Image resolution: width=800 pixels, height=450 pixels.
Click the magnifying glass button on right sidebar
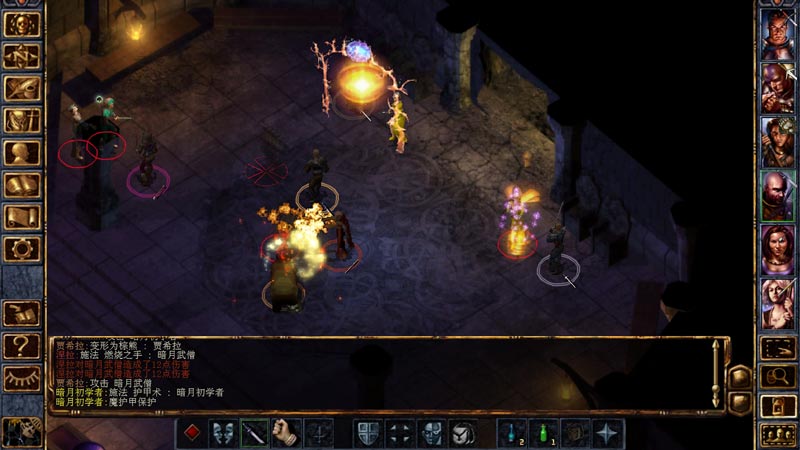click(x=778, y=377)
